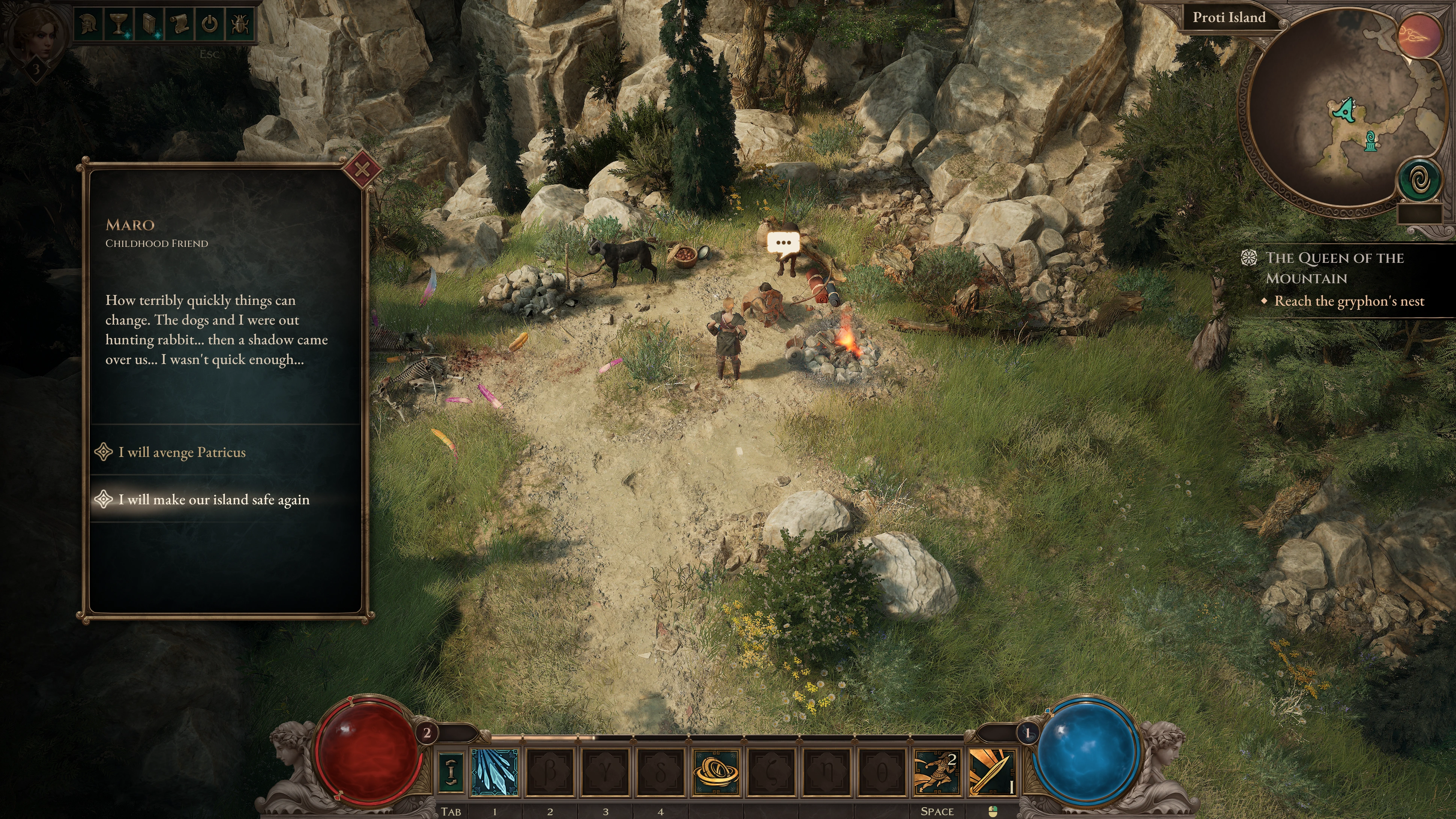Open the character helmet menu icon

coord(89,24)
